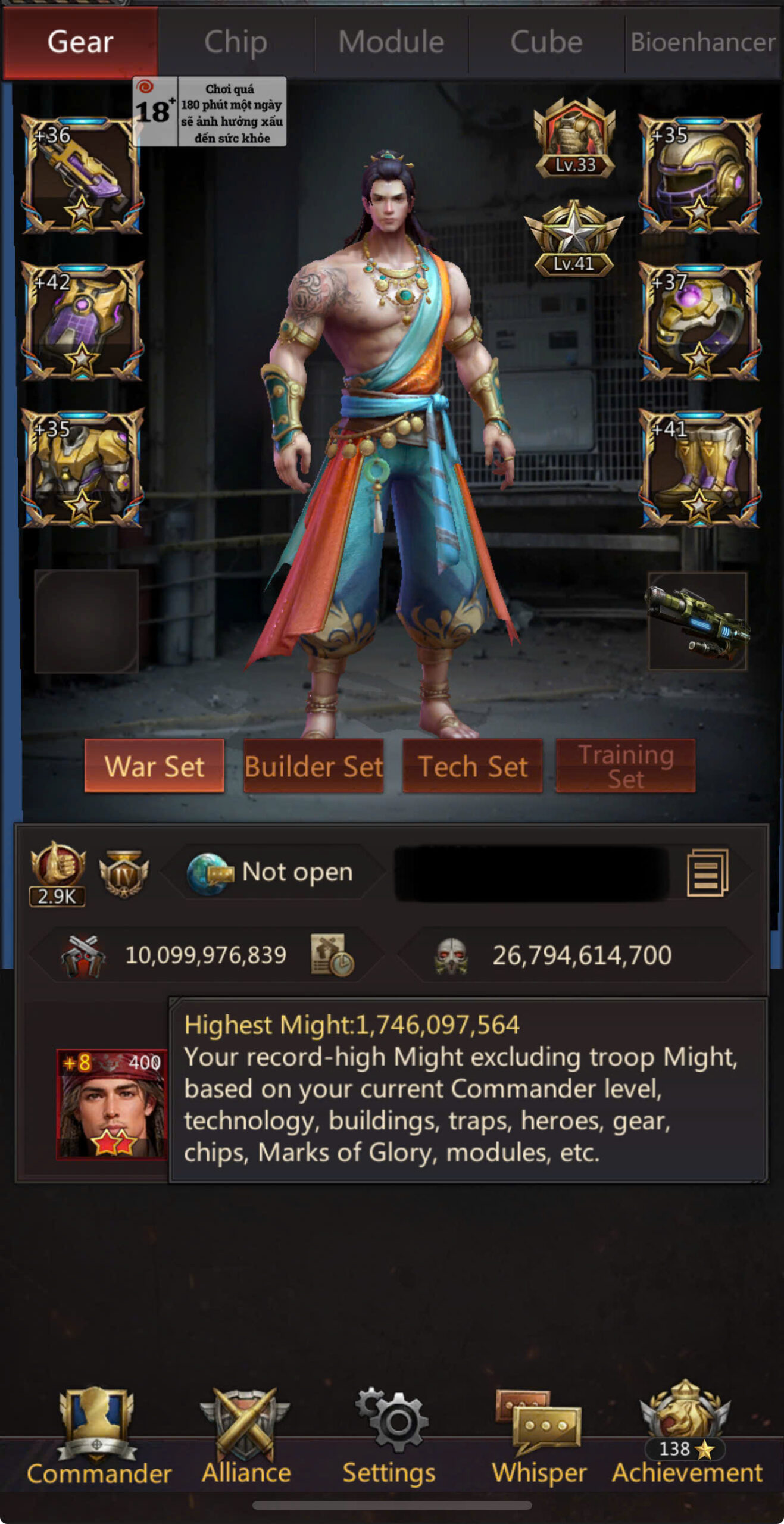The height and width of the screenshot is (1524, 784).
Task: Select the Cube tab
Action: [x=546, y=43]
